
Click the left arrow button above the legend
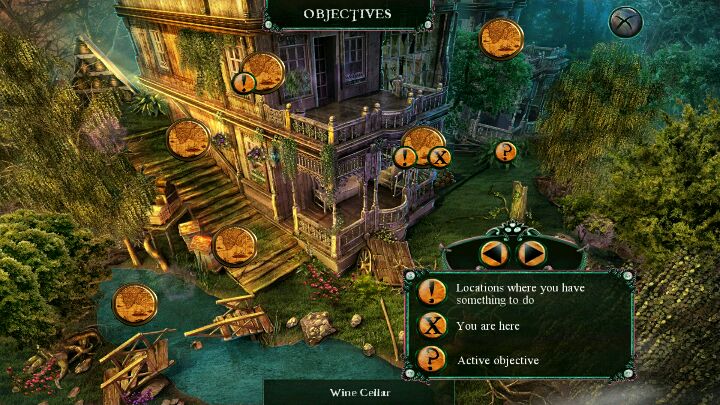[x=494, y=254]
